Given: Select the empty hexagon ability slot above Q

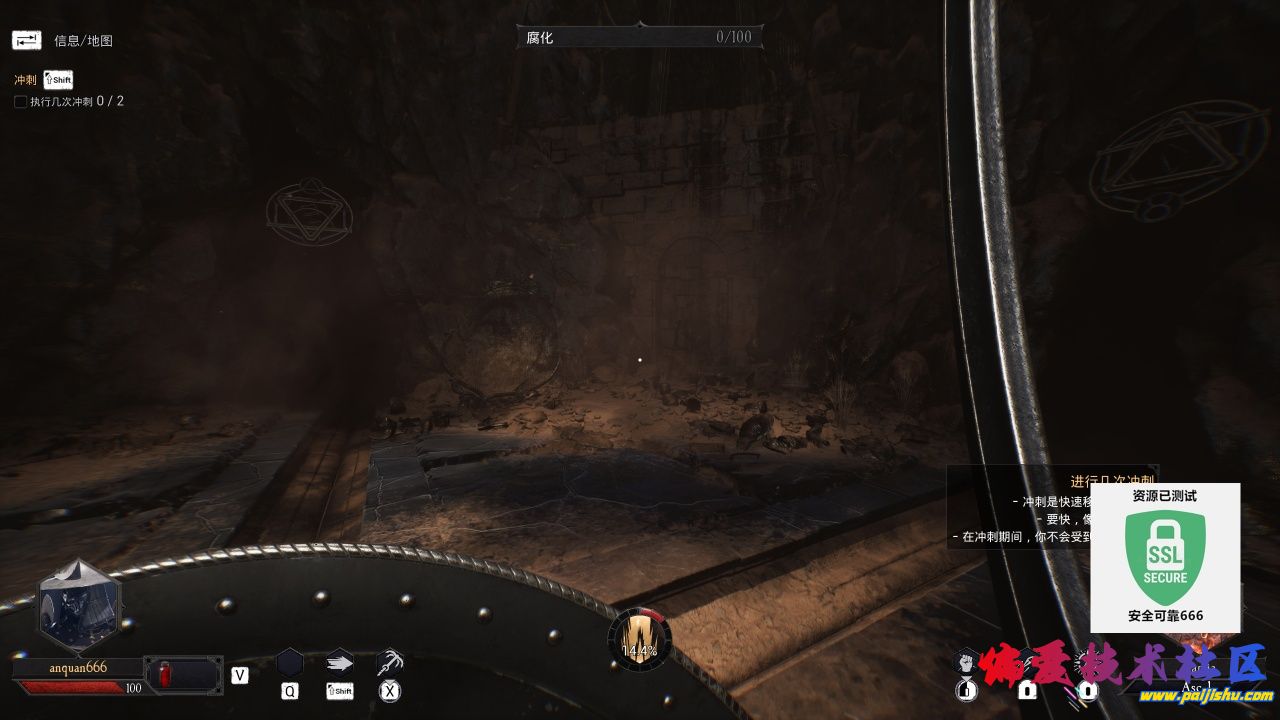Looking at the screenshot, I should pos(289,662).
